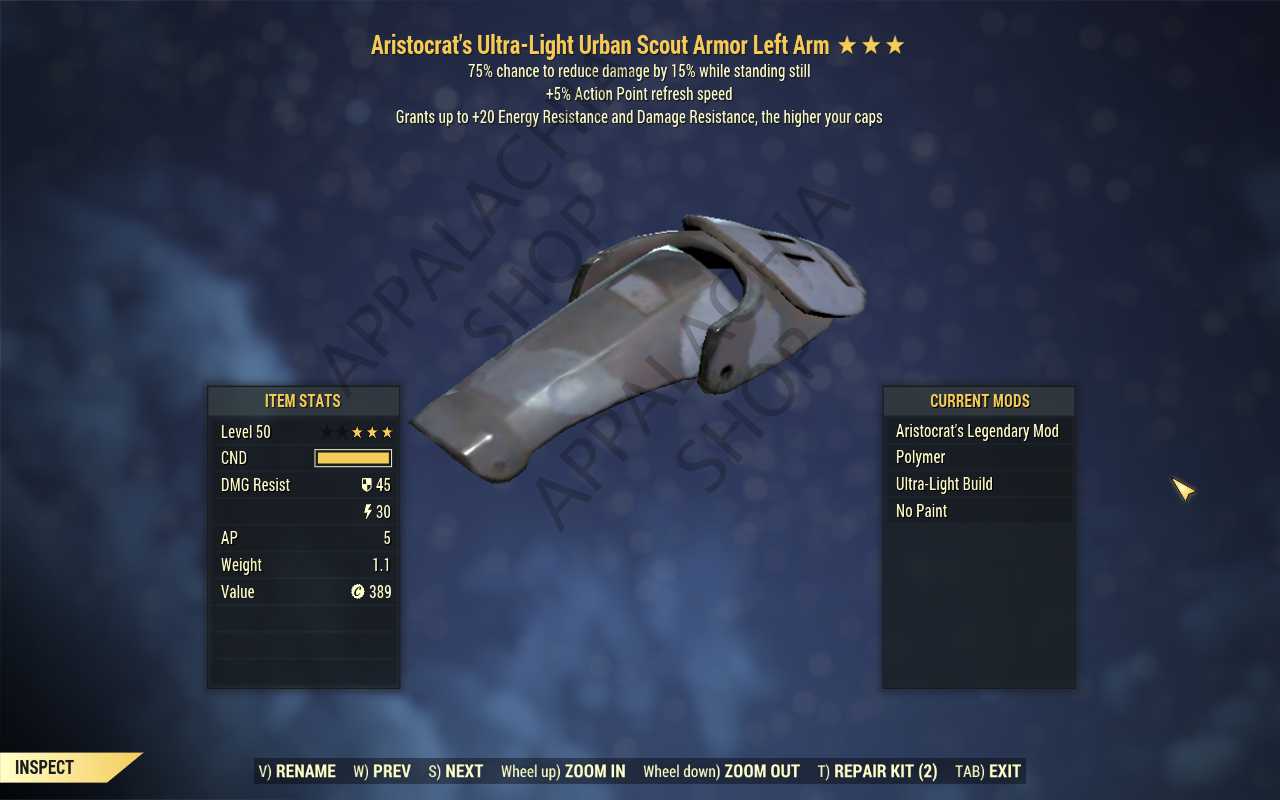Show the NEXT item
The width and height of the screenshot is (1280, 800).
point(455,771)
